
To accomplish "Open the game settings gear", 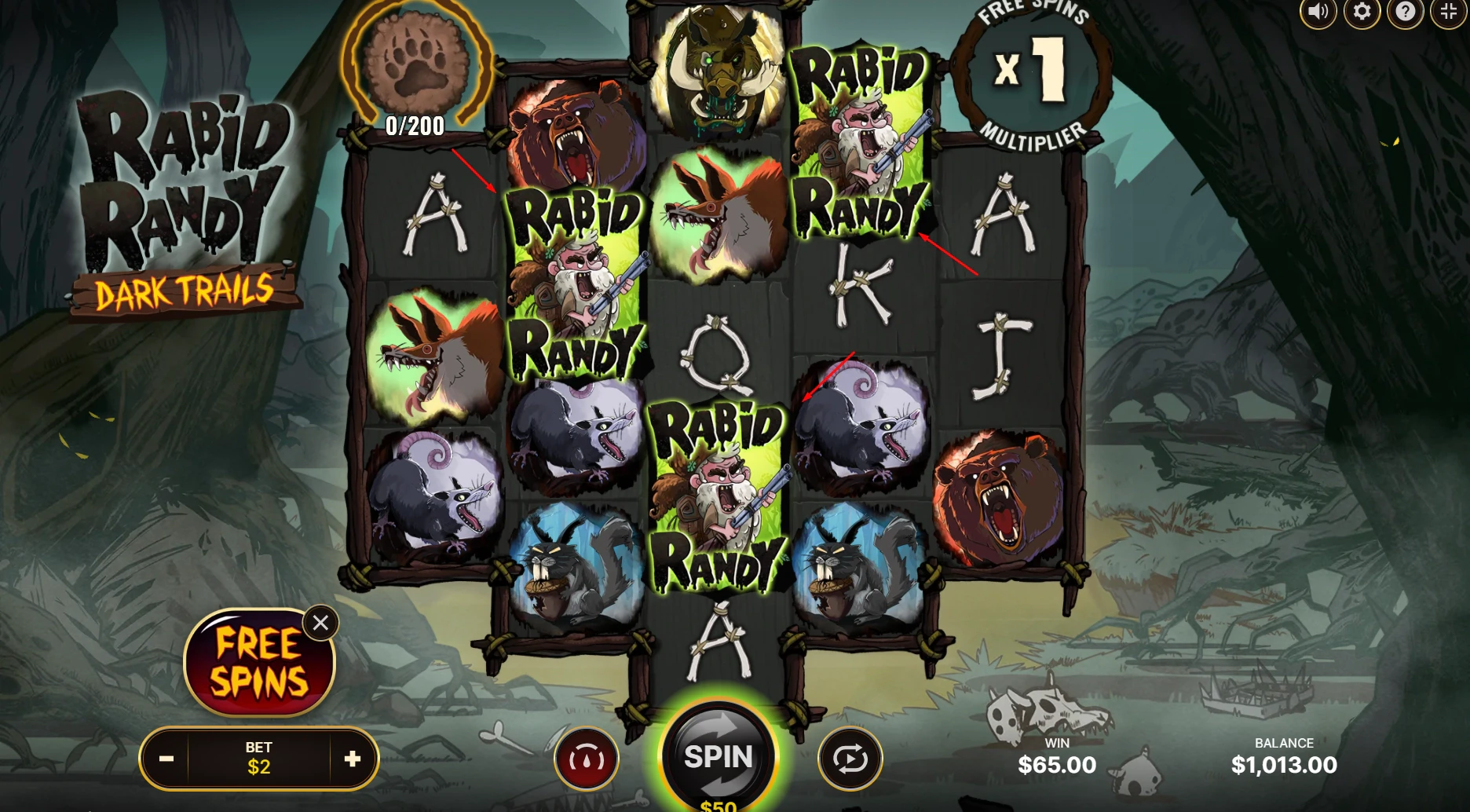I will pyautogui.click(x=1361, y=12).
